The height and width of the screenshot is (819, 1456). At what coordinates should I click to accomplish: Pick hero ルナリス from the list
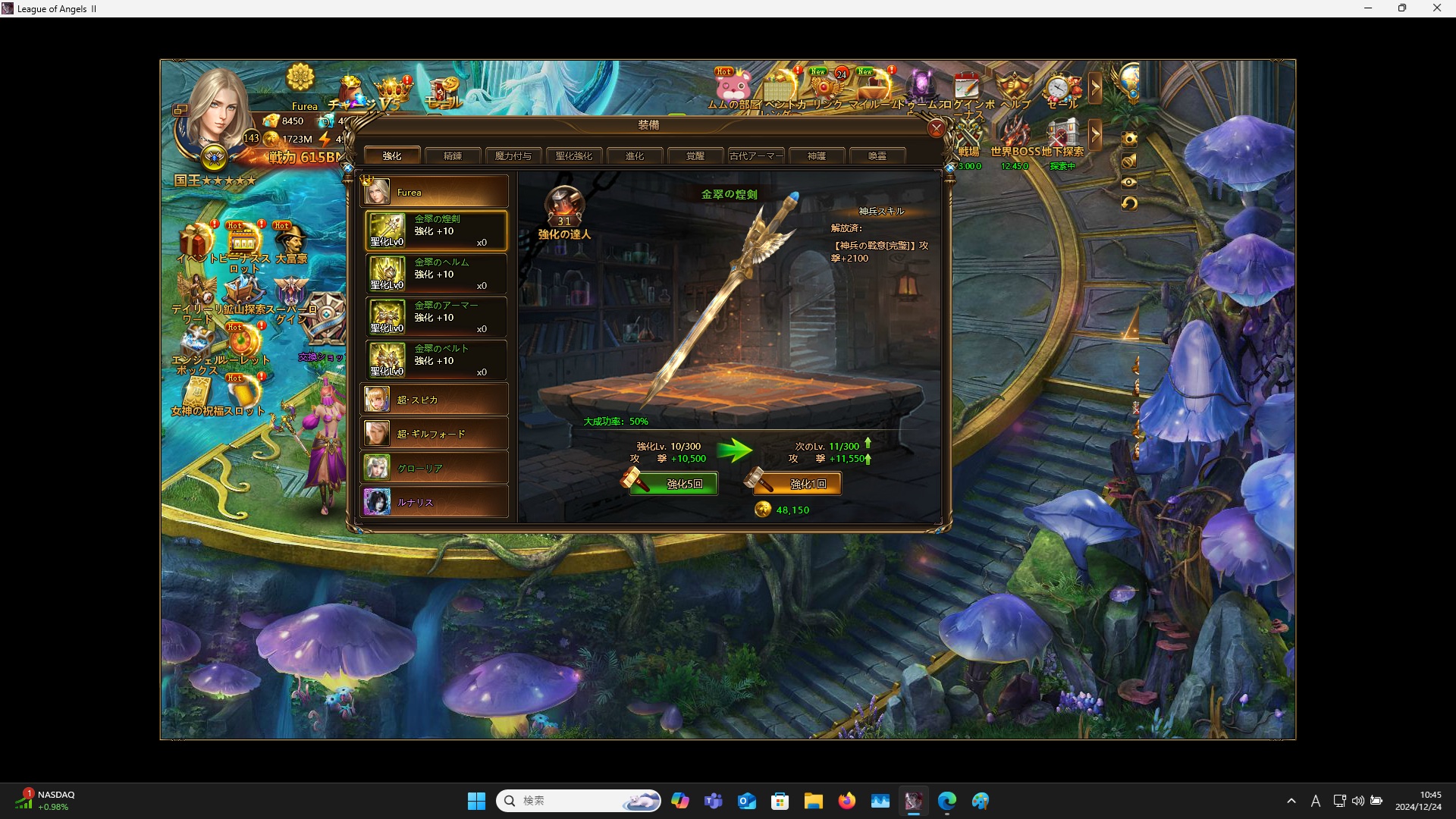(435, 502)
